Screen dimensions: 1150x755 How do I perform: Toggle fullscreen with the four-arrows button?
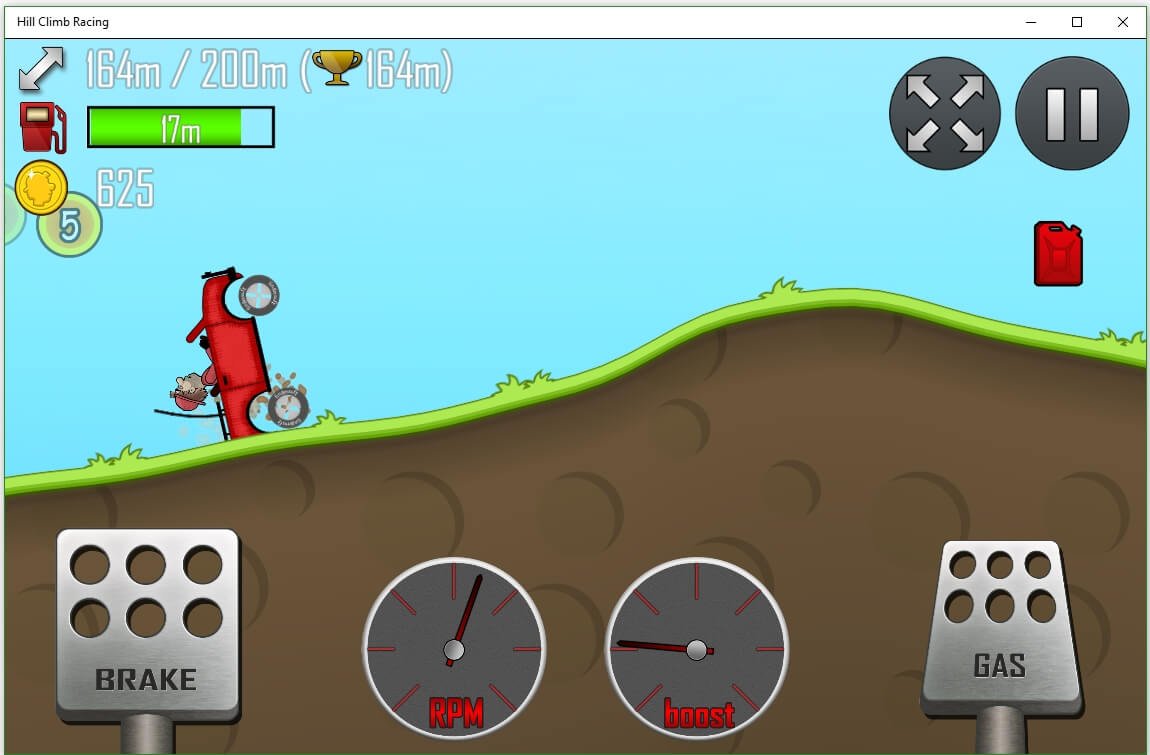pos(944,113)
